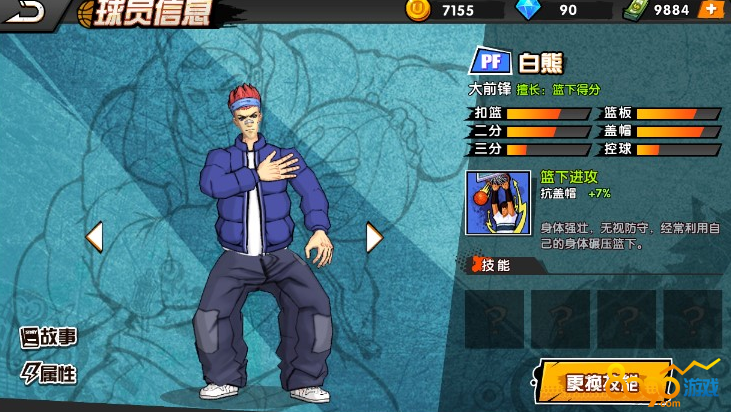
Task: Show the next player with right arrow
Action: click(374, 237)
